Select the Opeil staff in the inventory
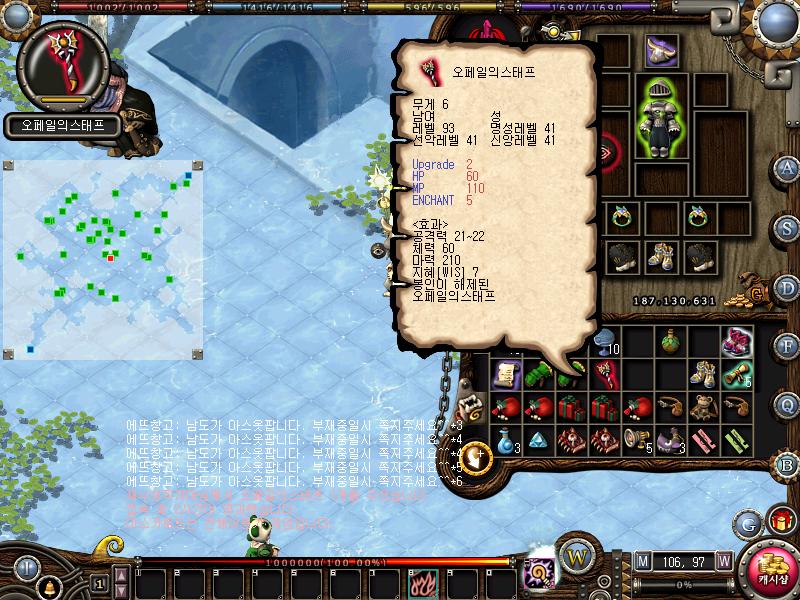Viewport: 800px width, 600px height. (x=605, y=375)
